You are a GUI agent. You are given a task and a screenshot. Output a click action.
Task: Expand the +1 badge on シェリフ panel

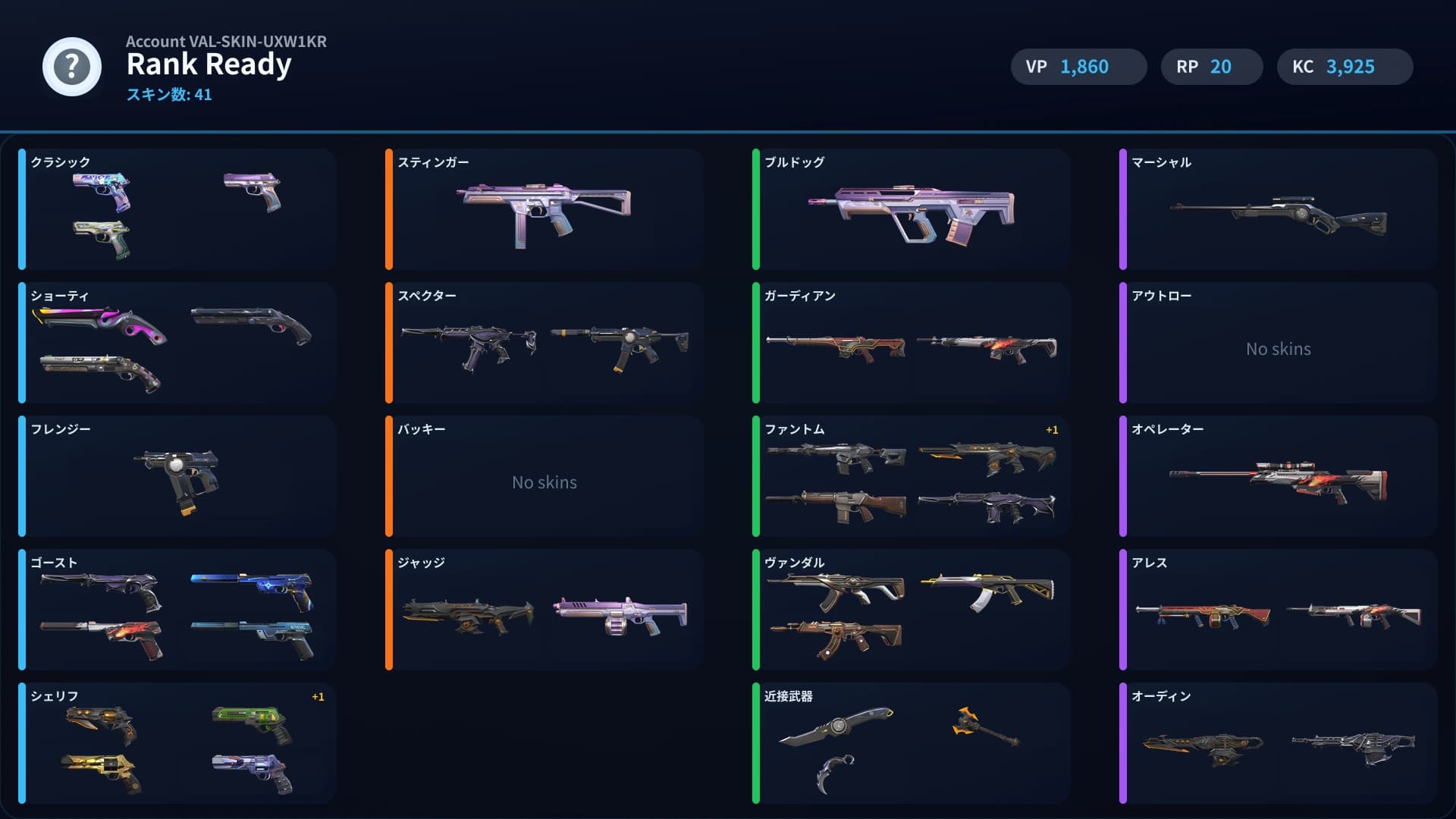318,696
